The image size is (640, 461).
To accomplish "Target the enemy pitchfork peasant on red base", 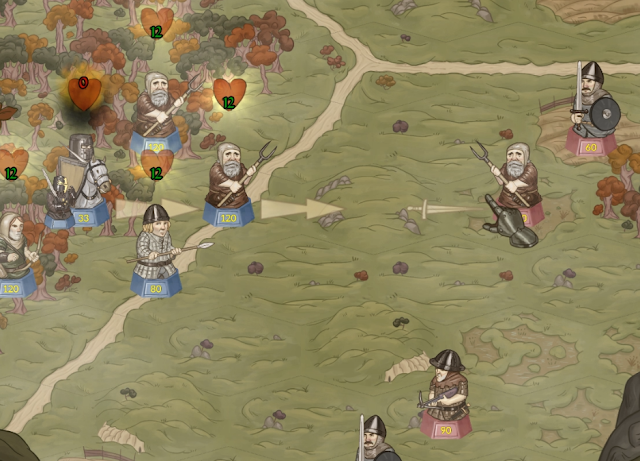I will (514, 187).
